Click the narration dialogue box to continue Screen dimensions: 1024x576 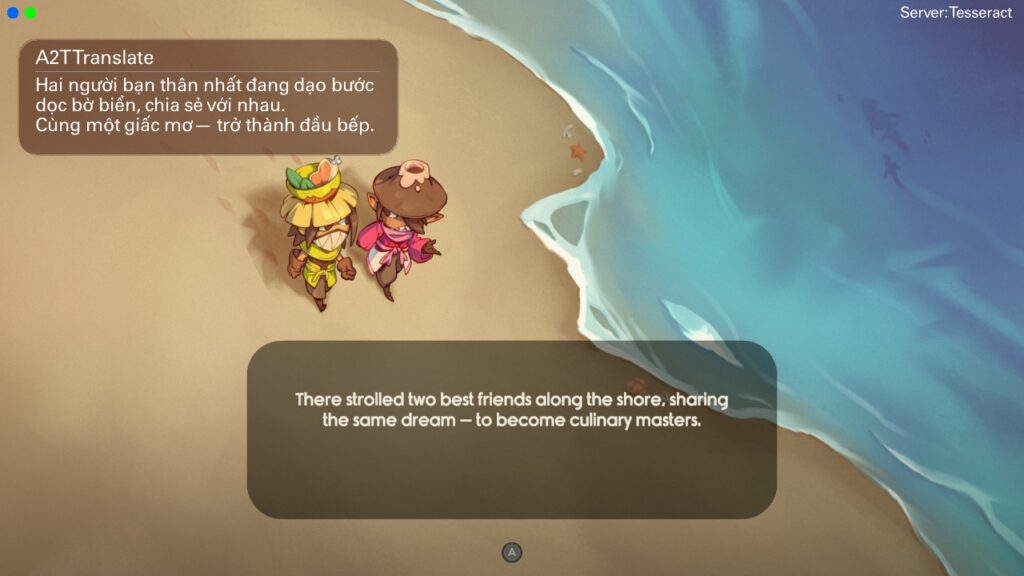(511, 430)
